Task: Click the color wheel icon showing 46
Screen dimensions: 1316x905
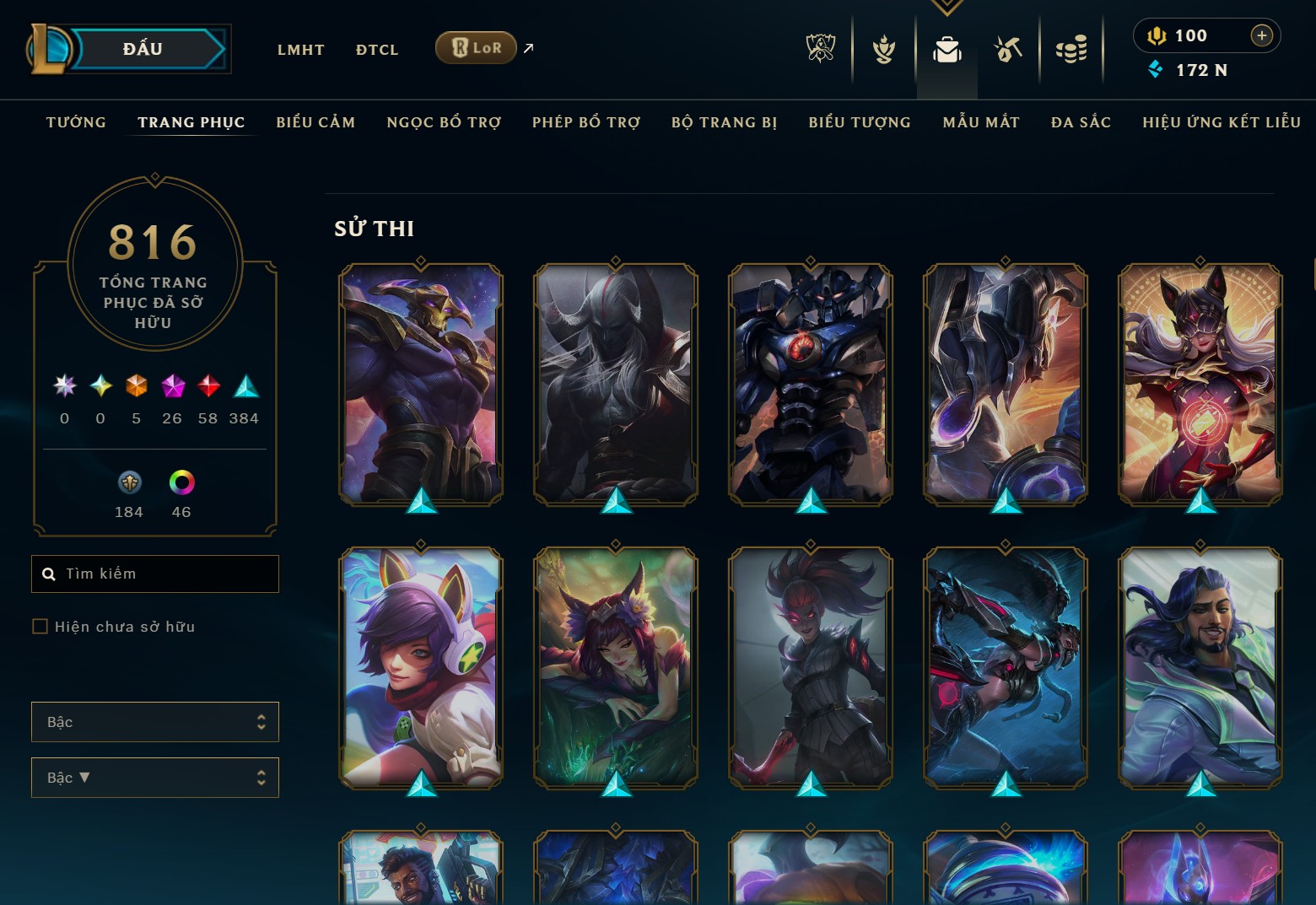Action: [x=181, y=482]
